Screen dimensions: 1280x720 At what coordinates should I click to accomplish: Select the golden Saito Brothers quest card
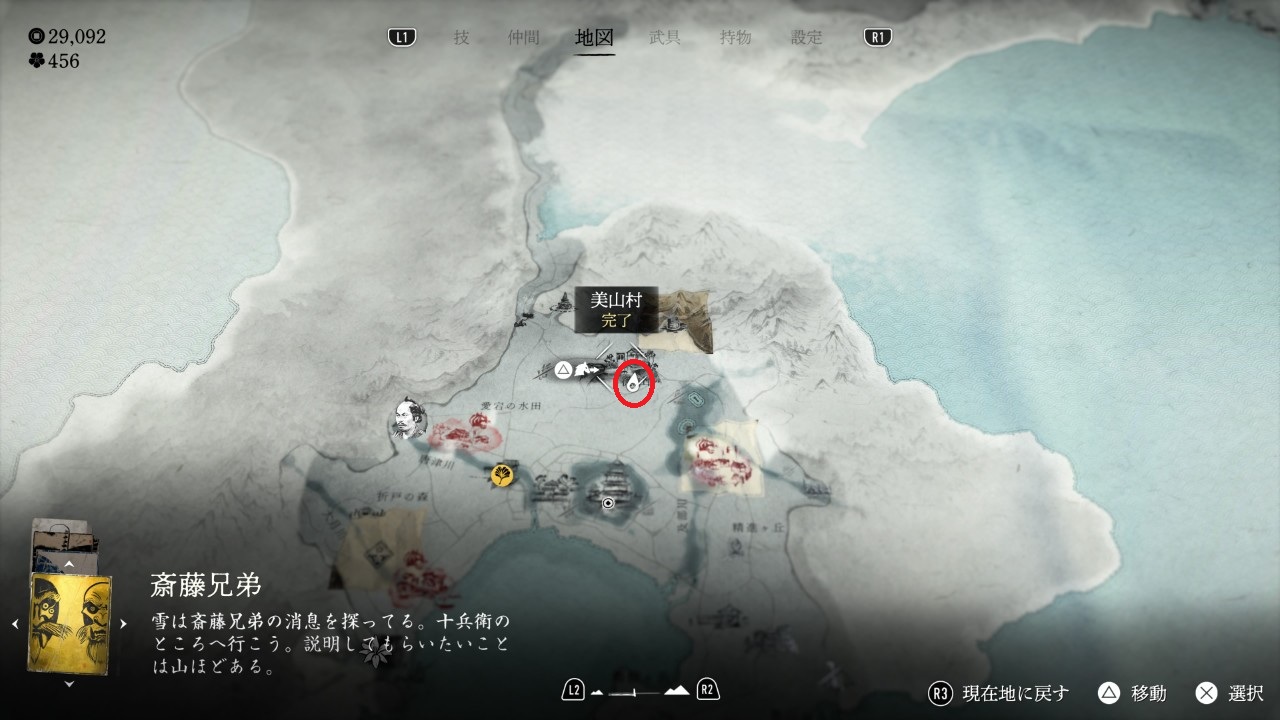click(70, 622)
